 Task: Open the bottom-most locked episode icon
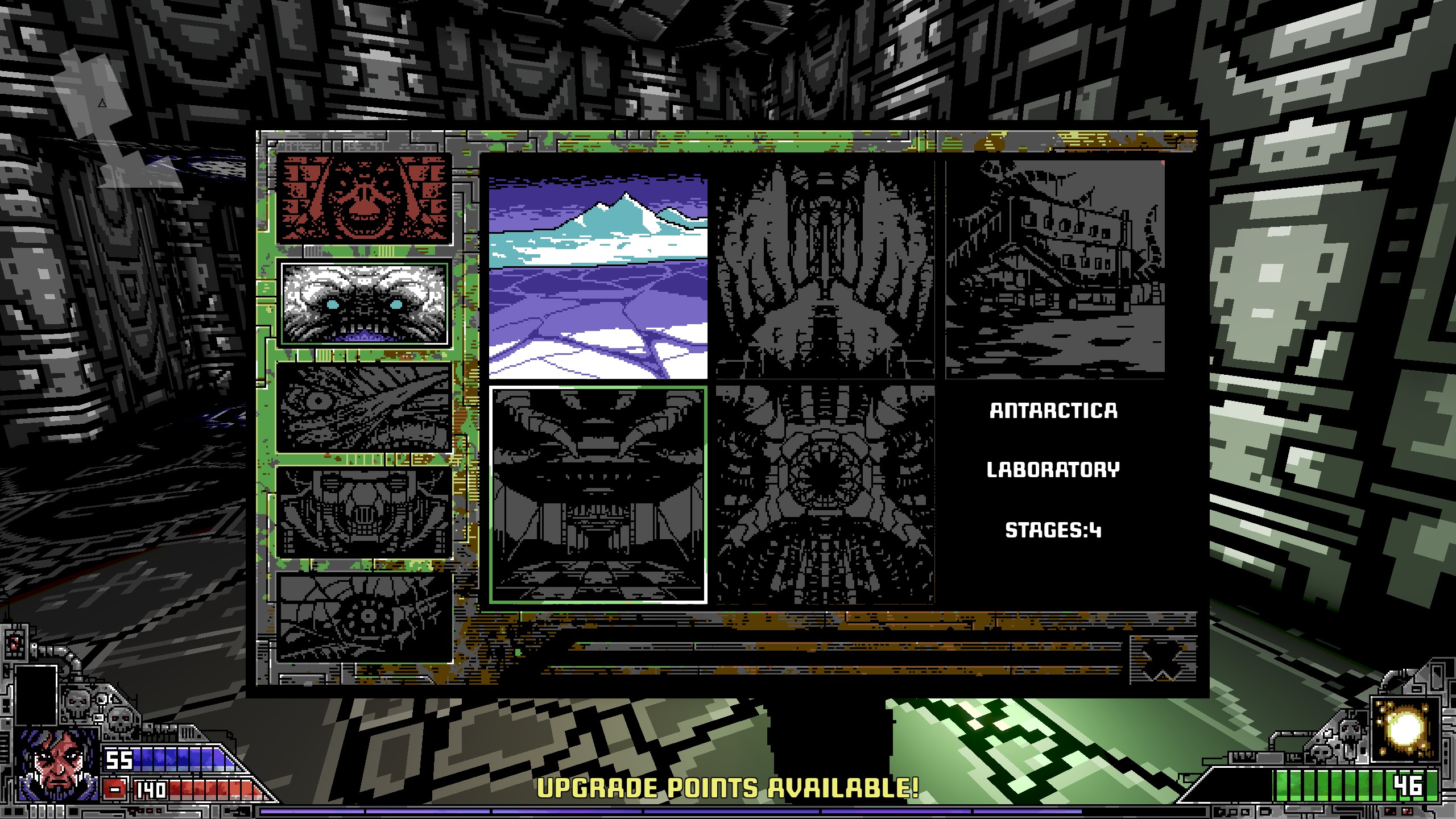pyautogui.click(x=364, y=617)
